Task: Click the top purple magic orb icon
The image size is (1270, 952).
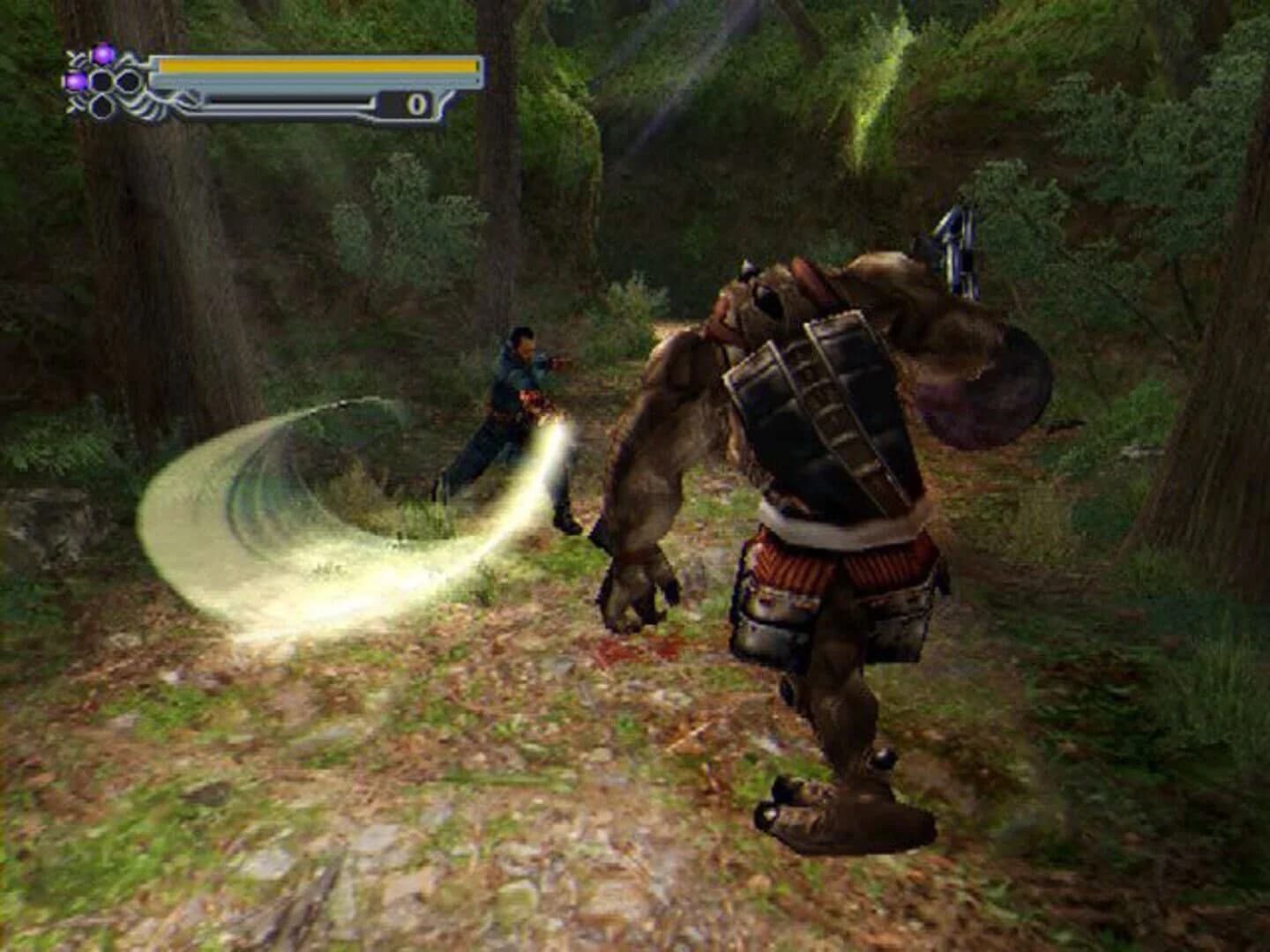Action: (x=103, y=53)
